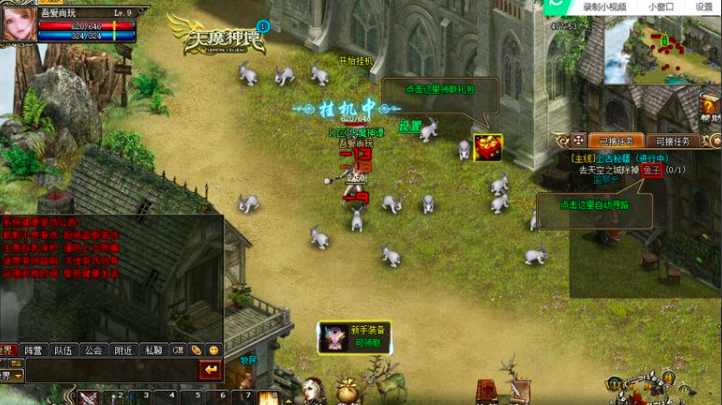722x405 pixels.
Task: Claim the red gift box reward
Action: tap(487, 147)
